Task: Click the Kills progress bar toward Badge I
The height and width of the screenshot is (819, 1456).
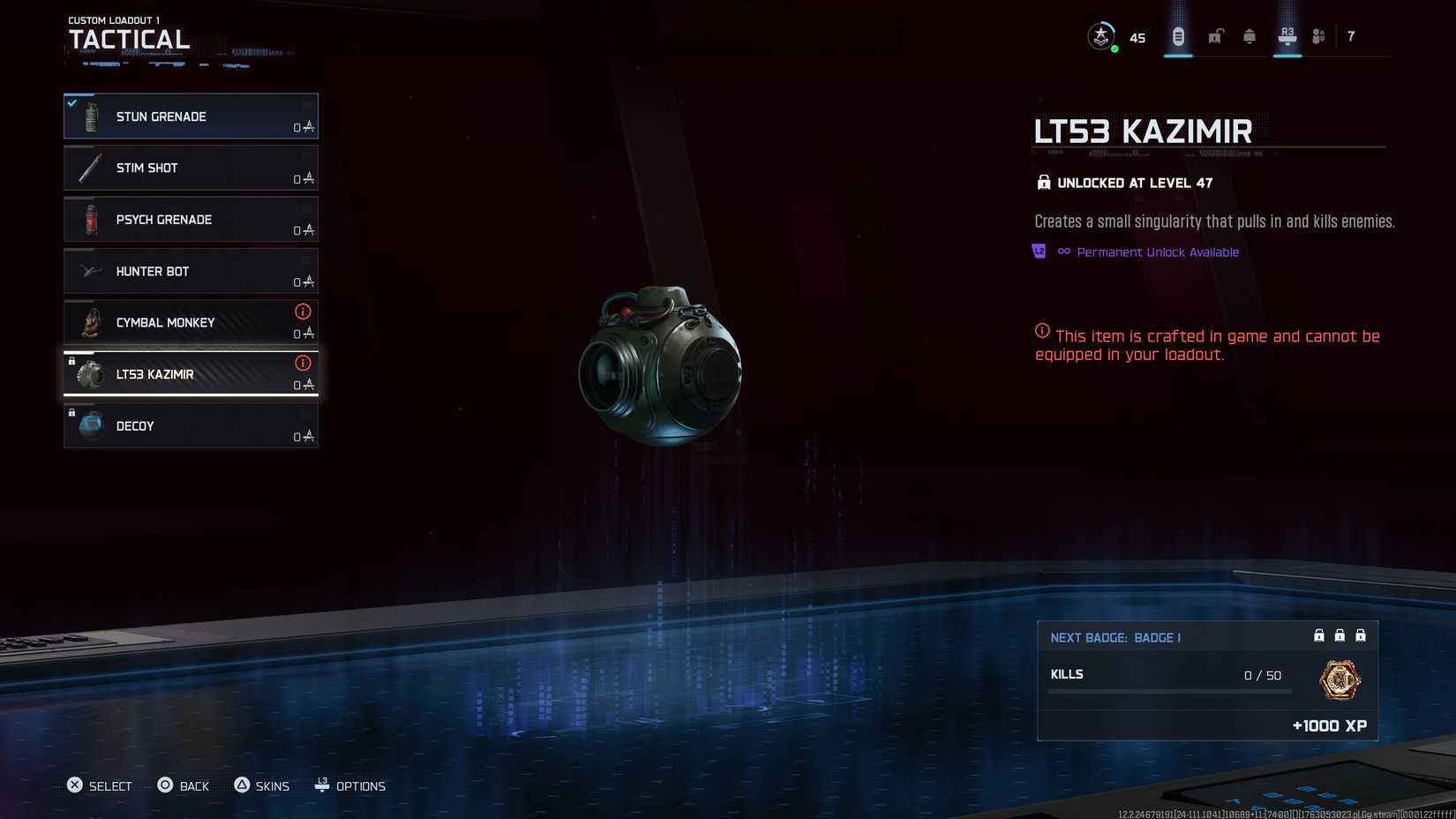Action: coord(1169,691)
